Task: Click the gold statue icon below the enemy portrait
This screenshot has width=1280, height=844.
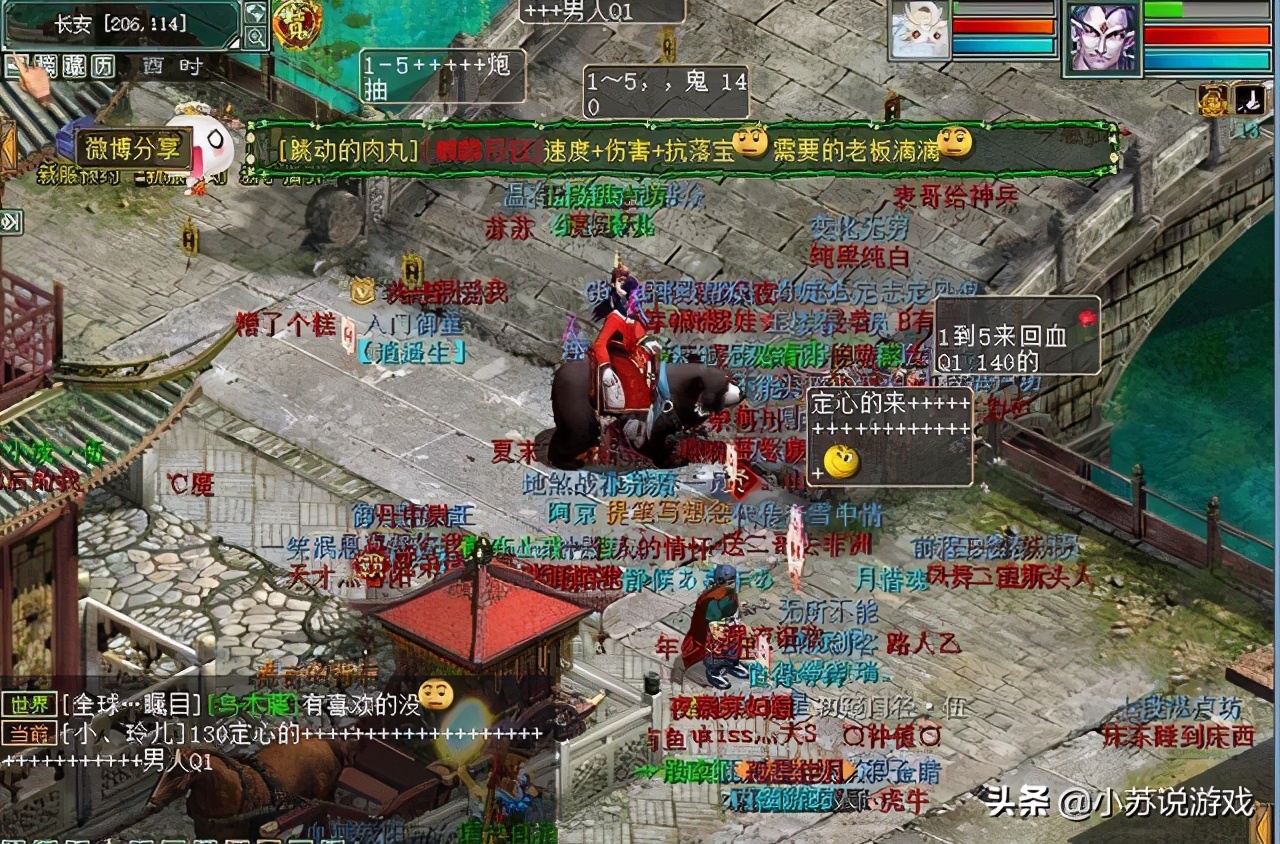Action: pyautogui.click(x=1213, y=100)
